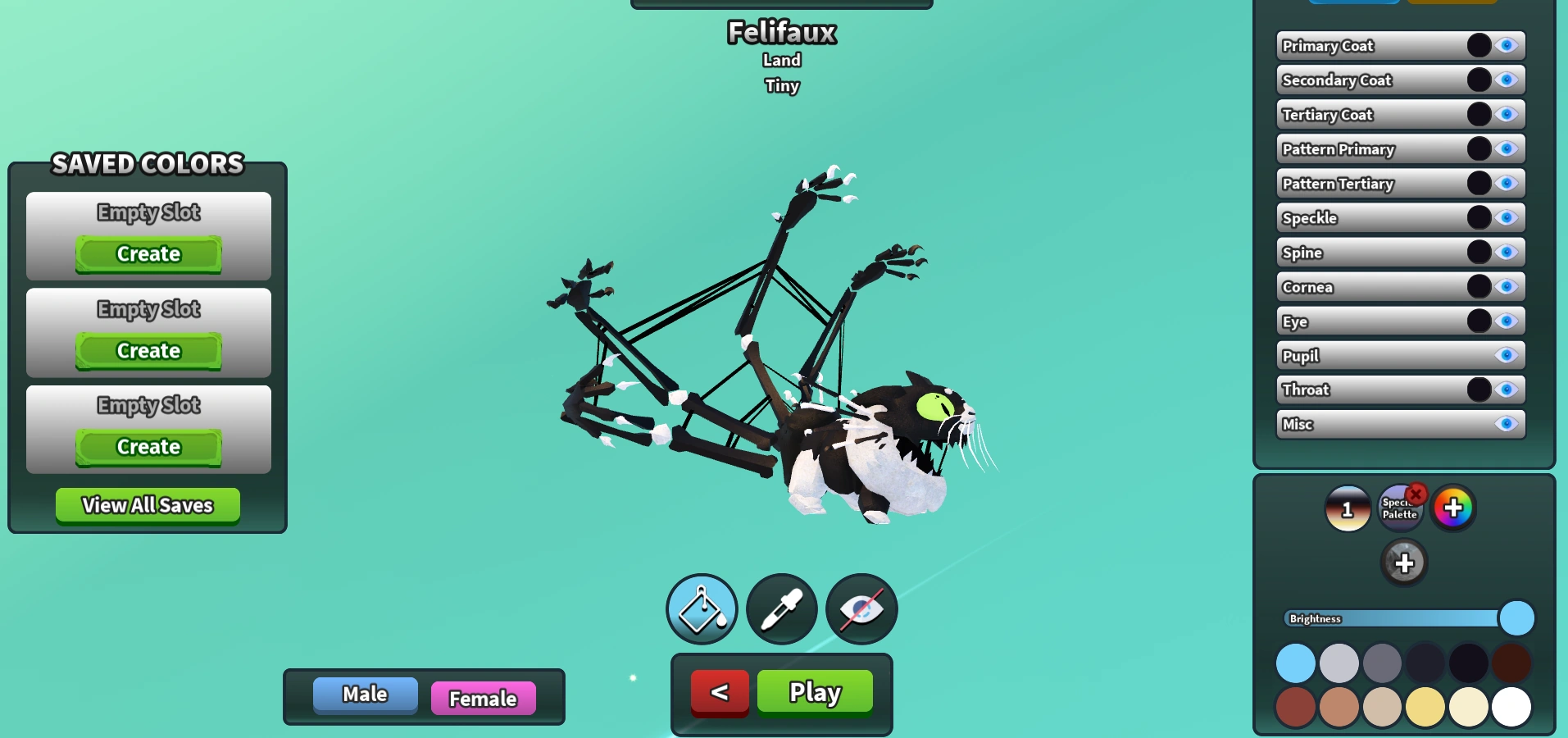
Task: Open the Throat color channel
Action: pyautogui.click(x=1352, y=389)
